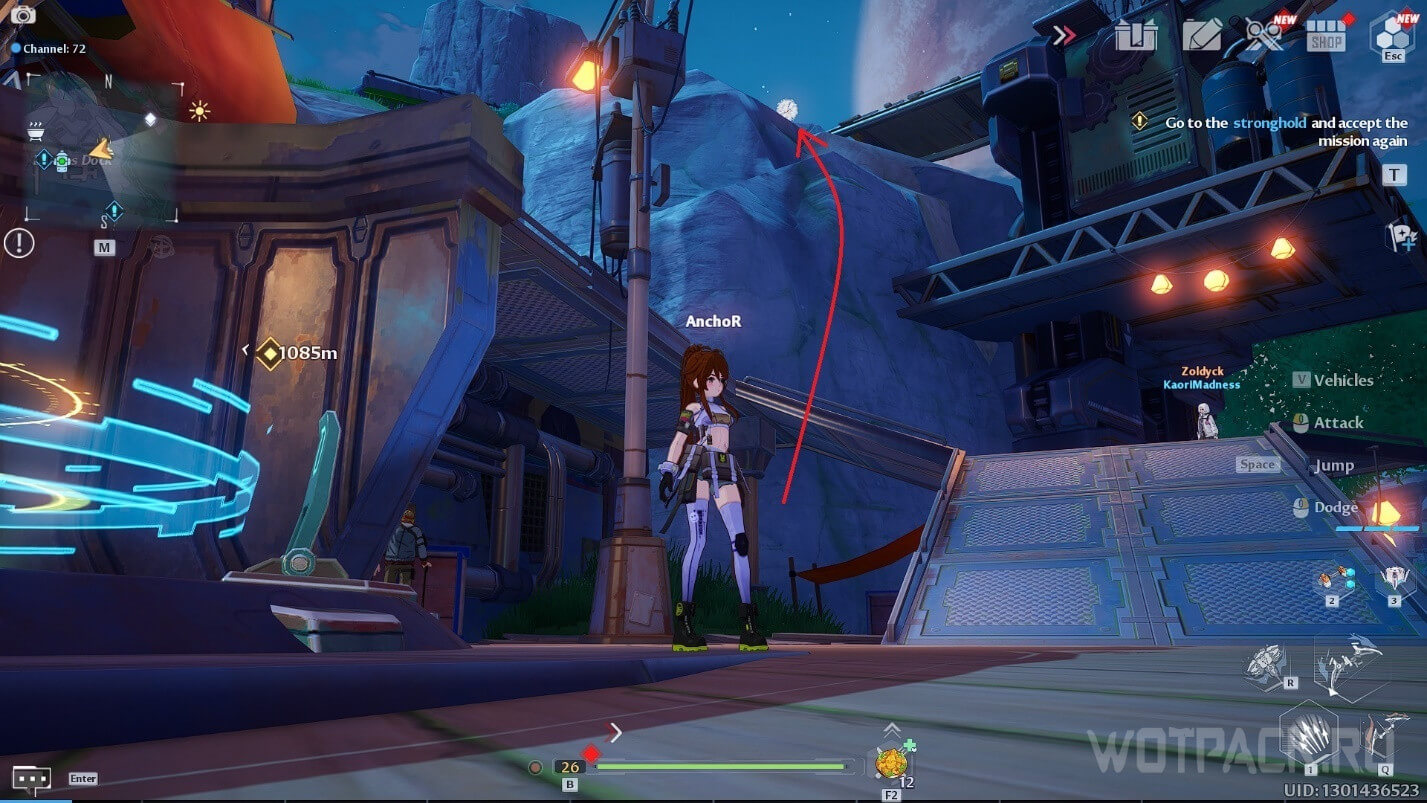Image resolution: width=1427 pixels, height=803 pixels.
Task: Open the crossed-tools icon marked NEW
Action: point(1263,36)
